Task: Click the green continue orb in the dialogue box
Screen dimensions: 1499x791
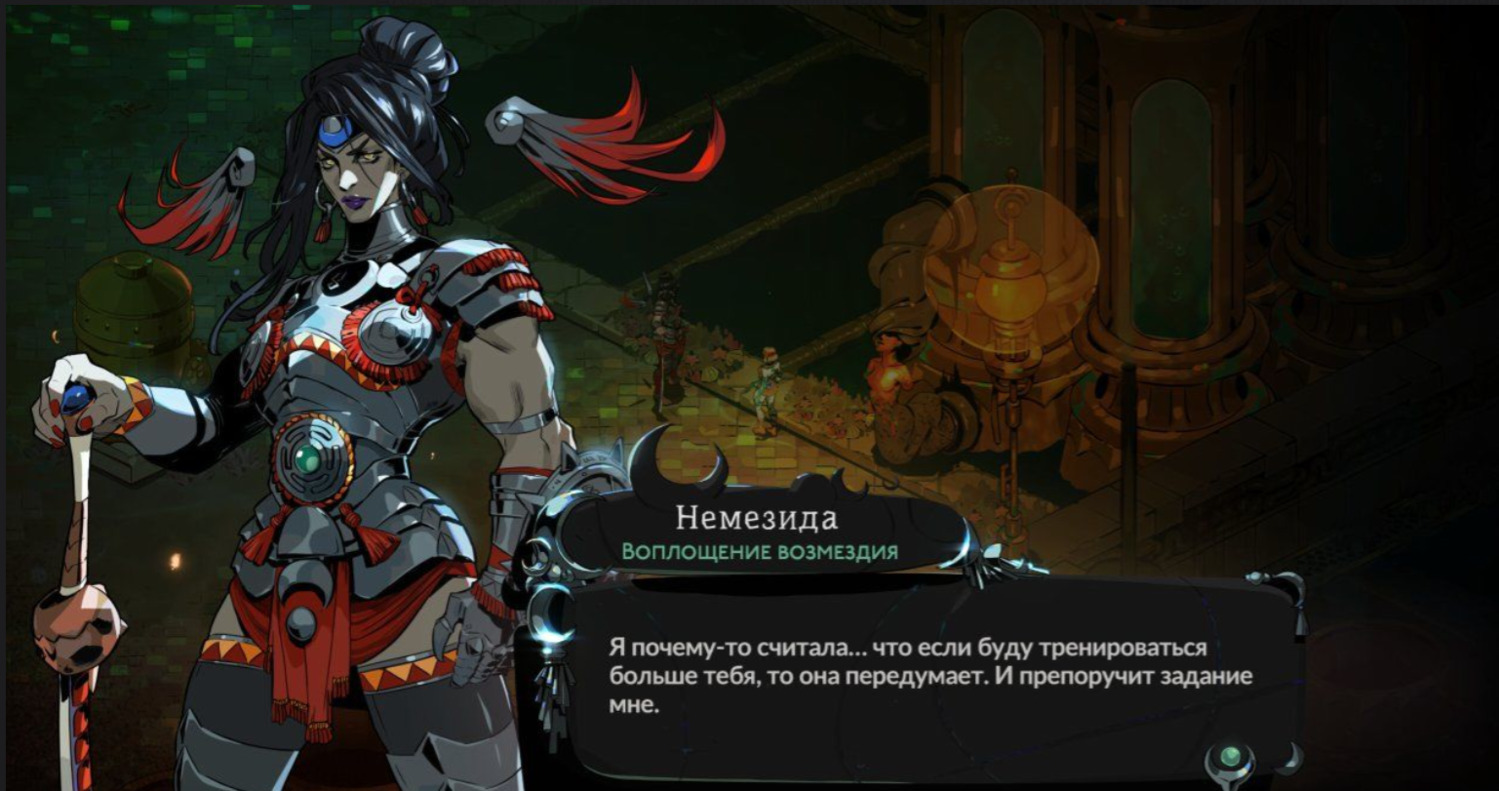Action: pyautogui.click(x=1230, y=757)
